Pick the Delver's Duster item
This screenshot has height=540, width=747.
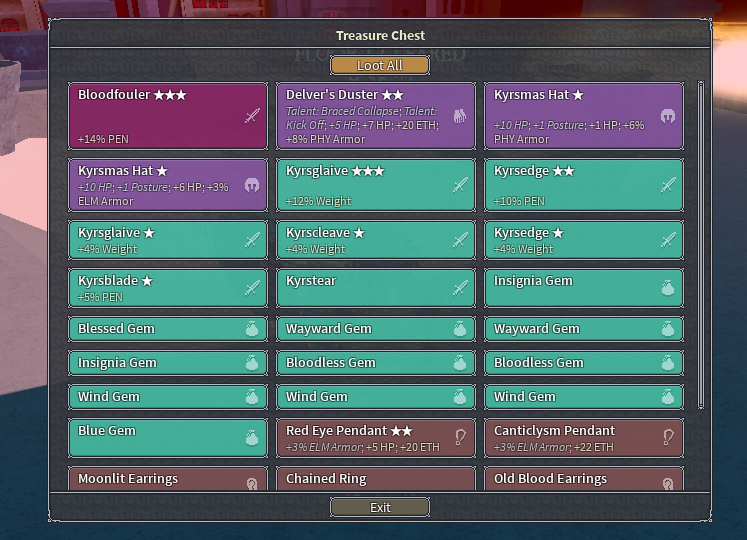376,116
